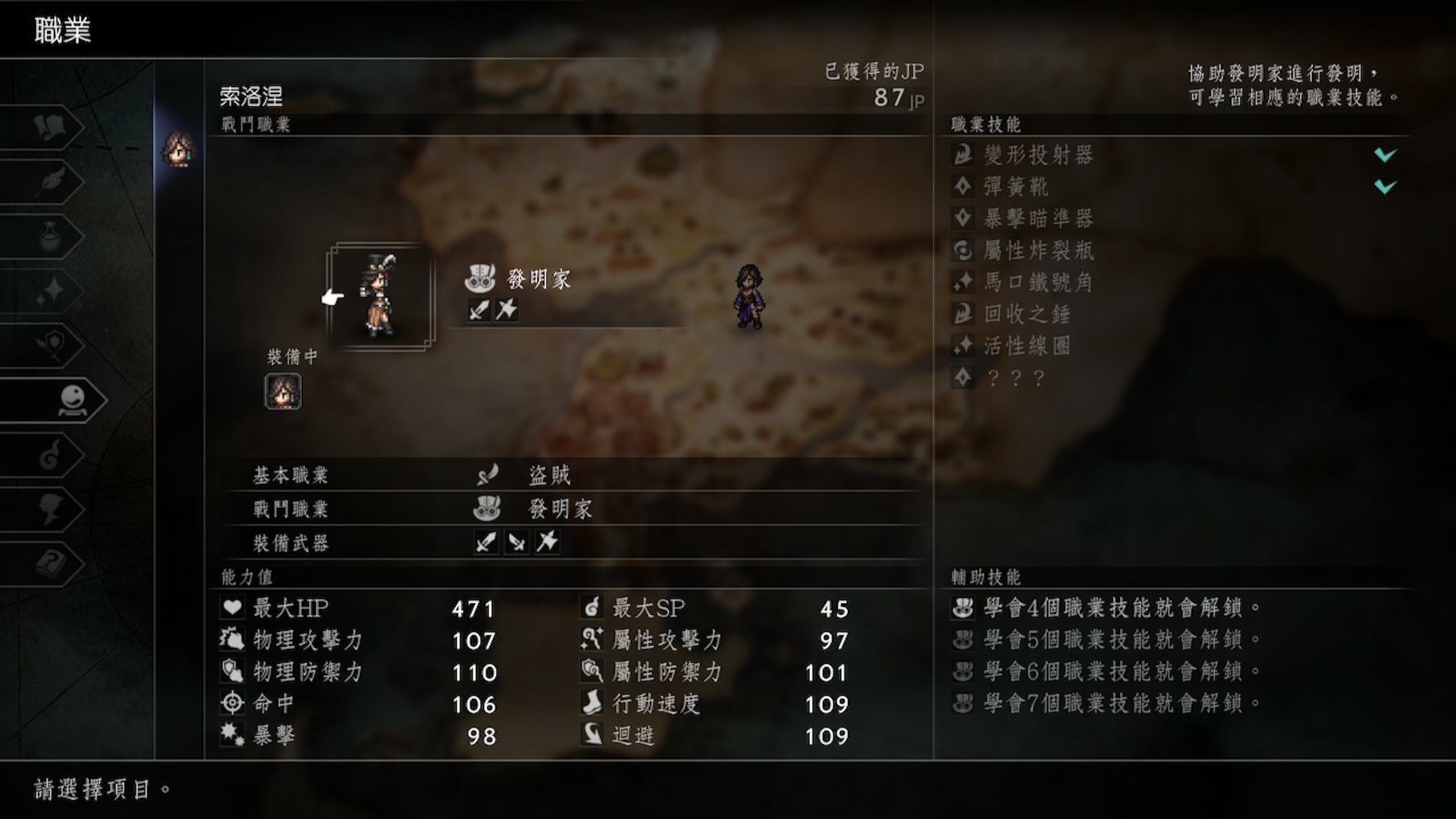Select the locked ??? job skill
This screenshot has width=1456, height=819.
[x=1016, y=378]
